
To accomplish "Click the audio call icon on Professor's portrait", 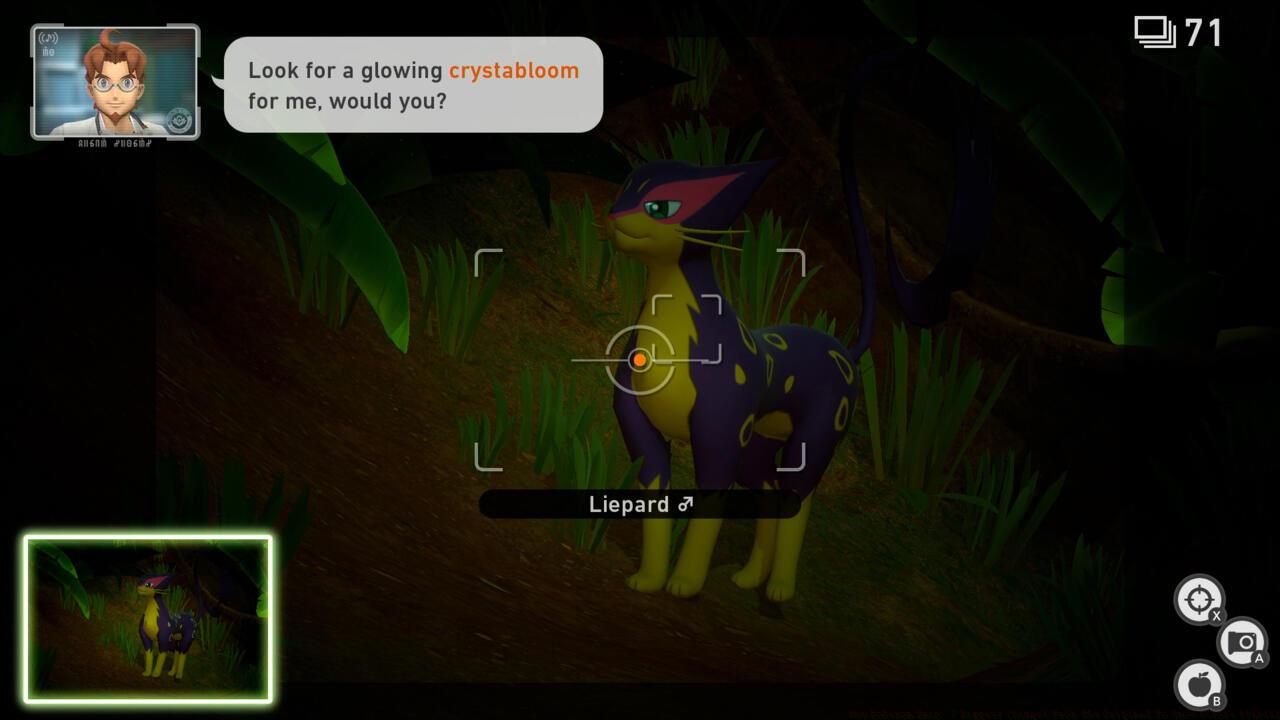I will 48,38.
